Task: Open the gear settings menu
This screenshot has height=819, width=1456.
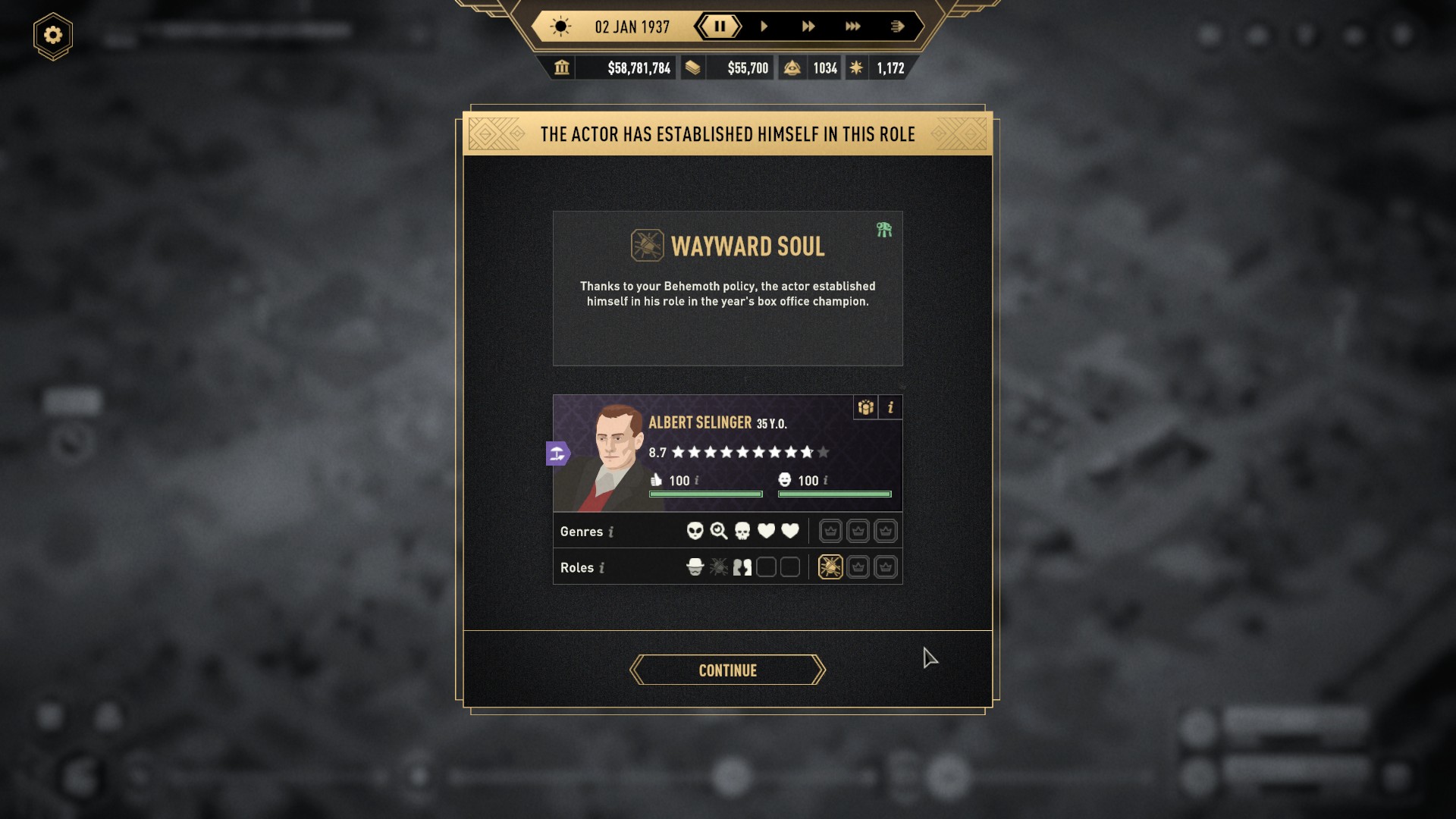Action: [53, 36]
